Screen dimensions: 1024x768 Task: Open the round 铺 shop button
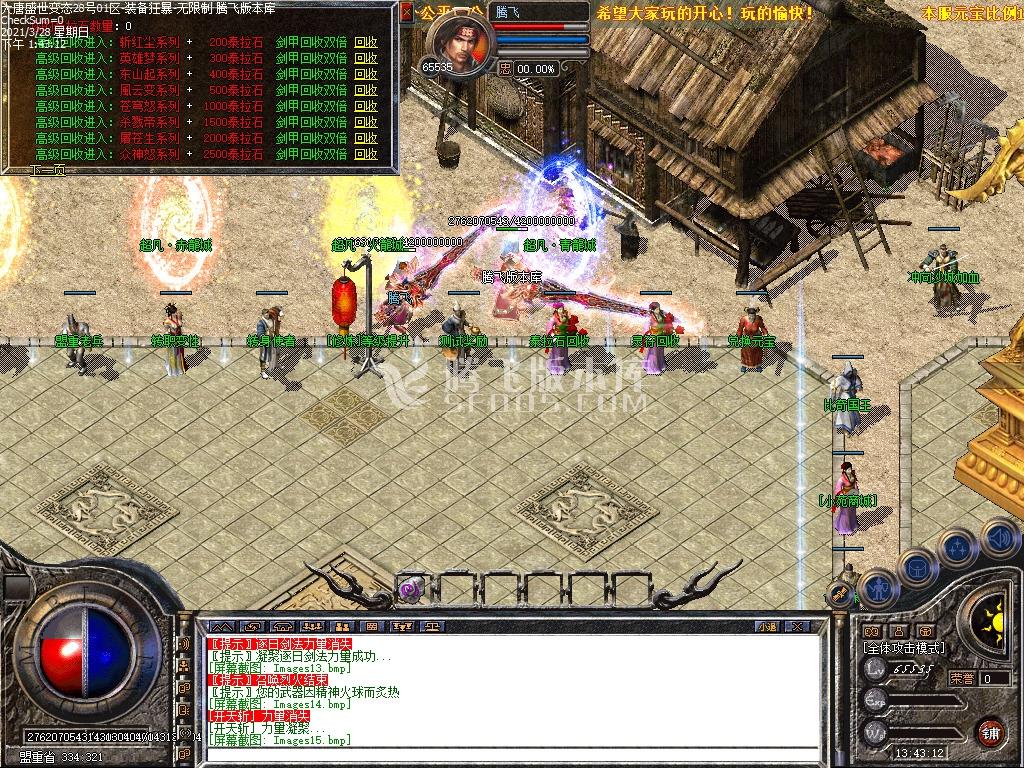(x=990, y=731)
